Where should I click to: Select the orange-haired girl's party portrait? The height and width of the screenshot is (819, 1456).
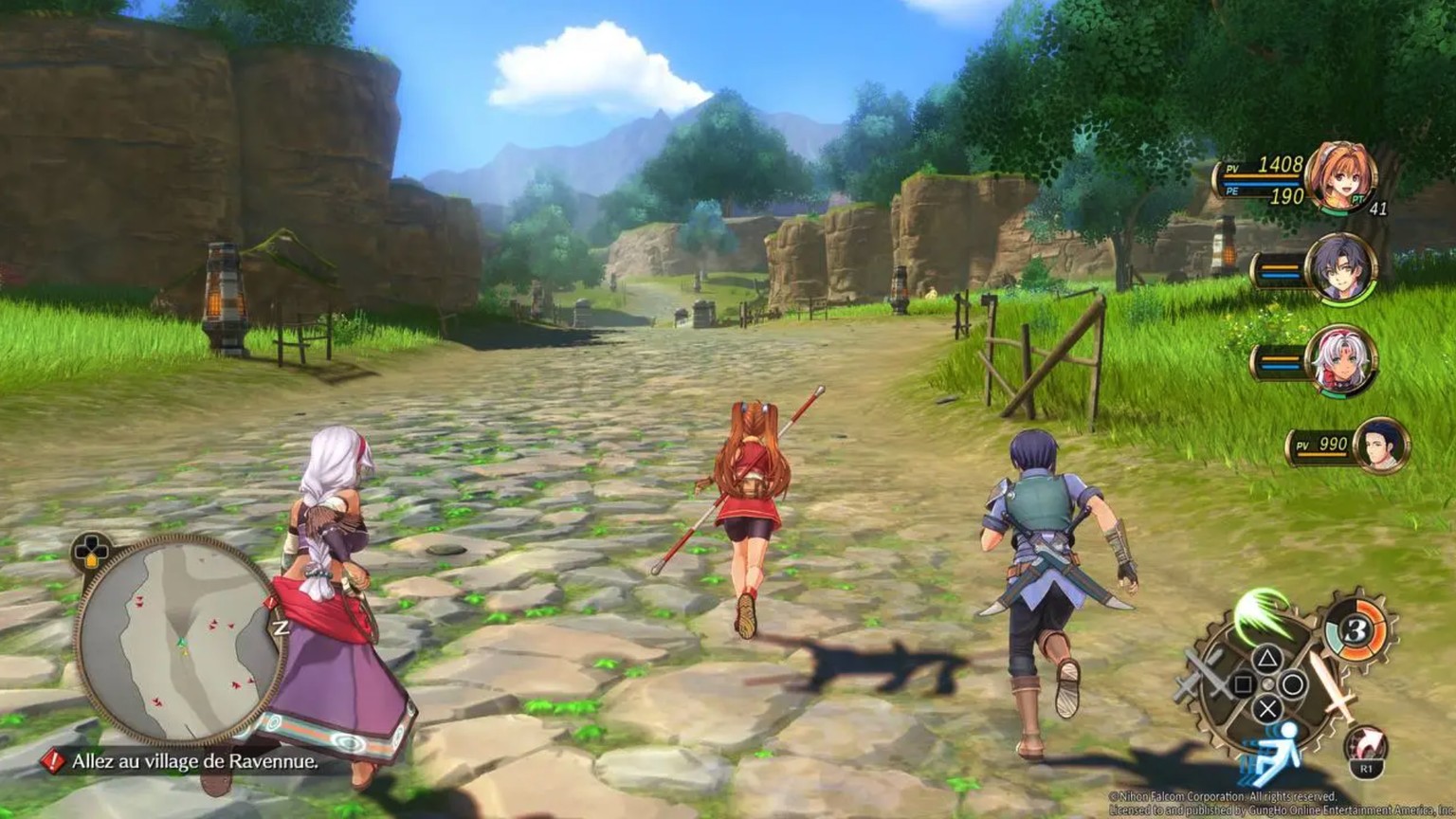[1339, 175]
